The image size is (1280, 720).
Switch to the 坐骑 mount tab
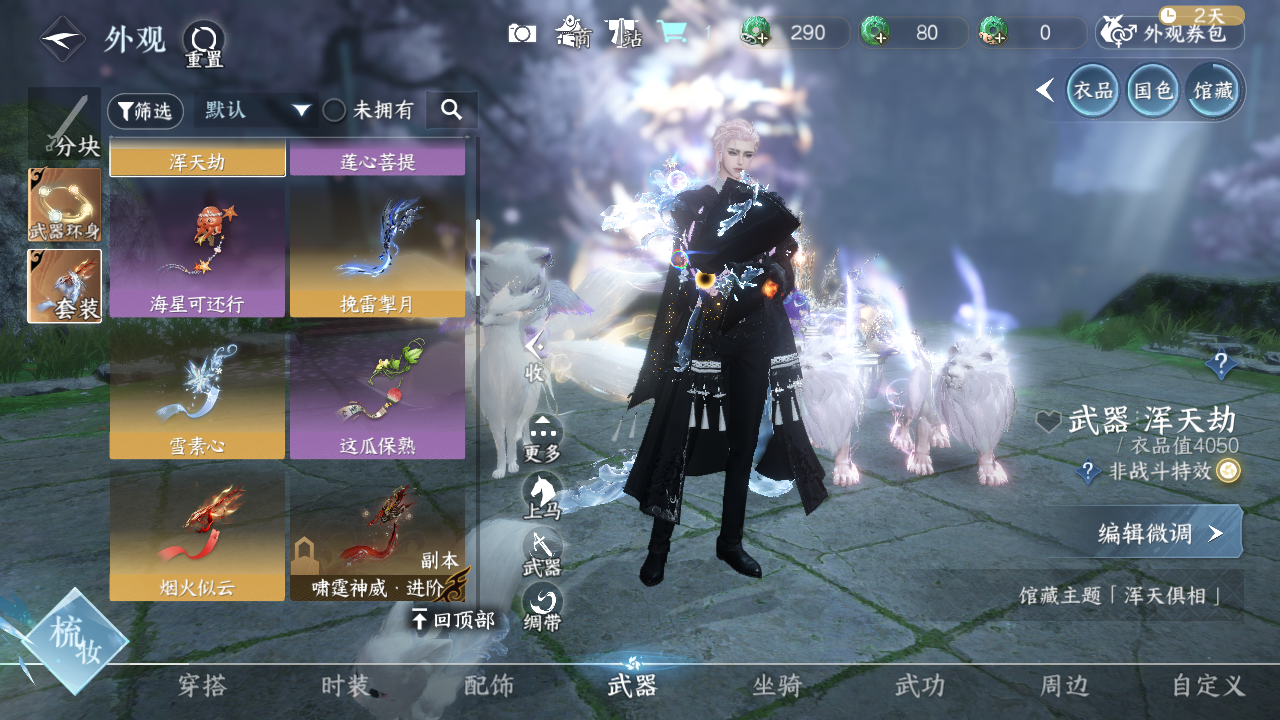pyautogui.click(x=777, y=686)
